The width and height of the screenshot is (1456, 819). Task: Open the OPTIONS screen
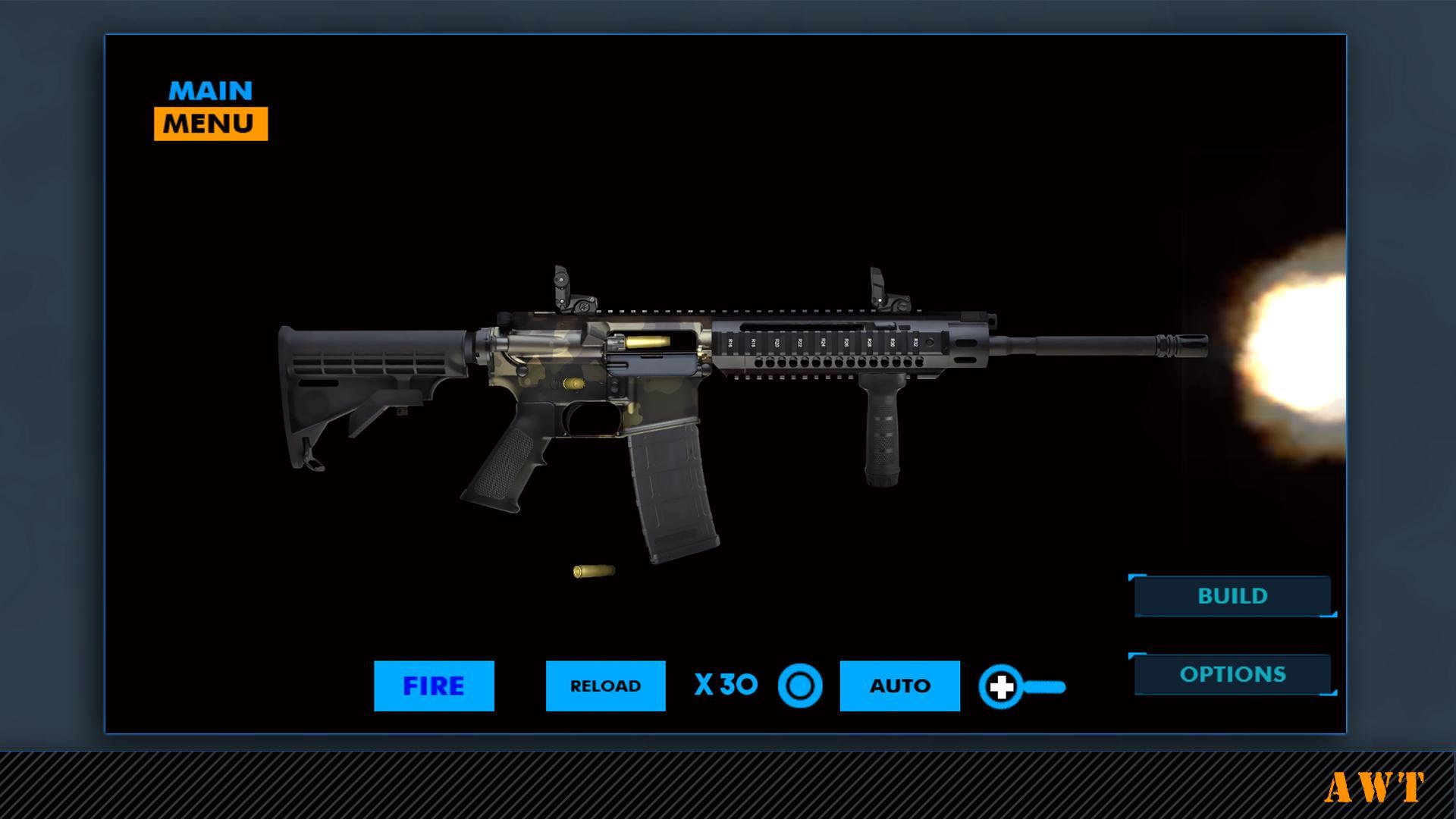[x=1232, y=673]
